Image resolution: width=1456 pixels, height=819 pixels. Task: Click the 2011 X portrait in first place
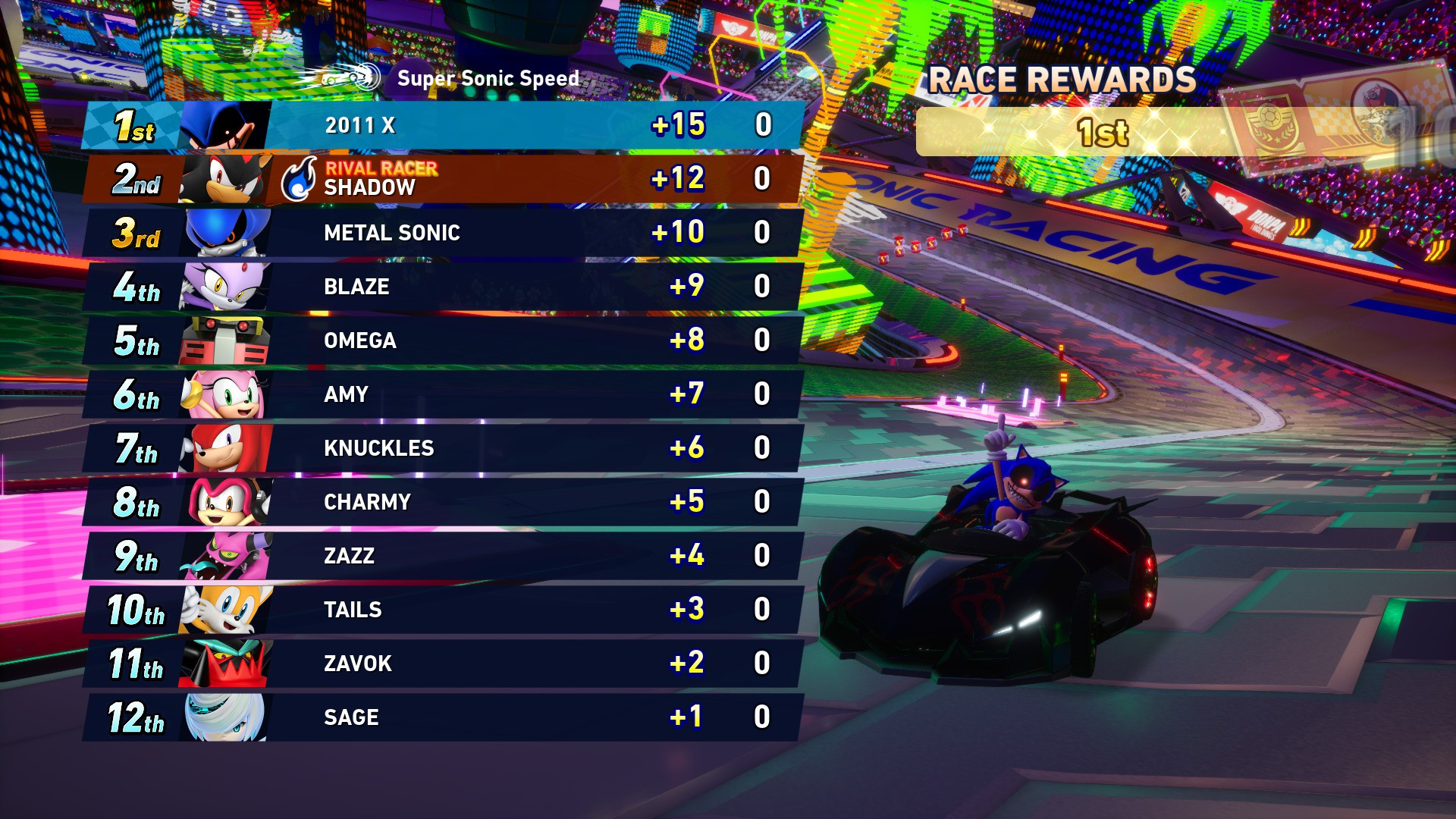tap(224, 125)
